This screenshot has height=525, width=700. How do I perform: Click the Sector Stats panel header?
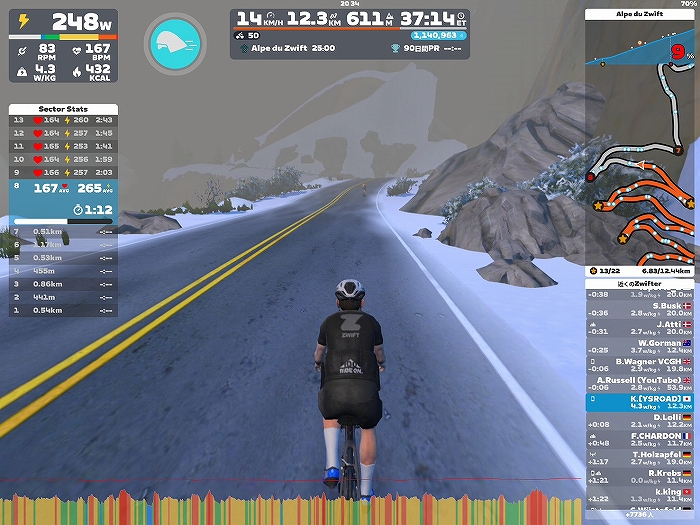pyautogui.click(x=63, y=108)
